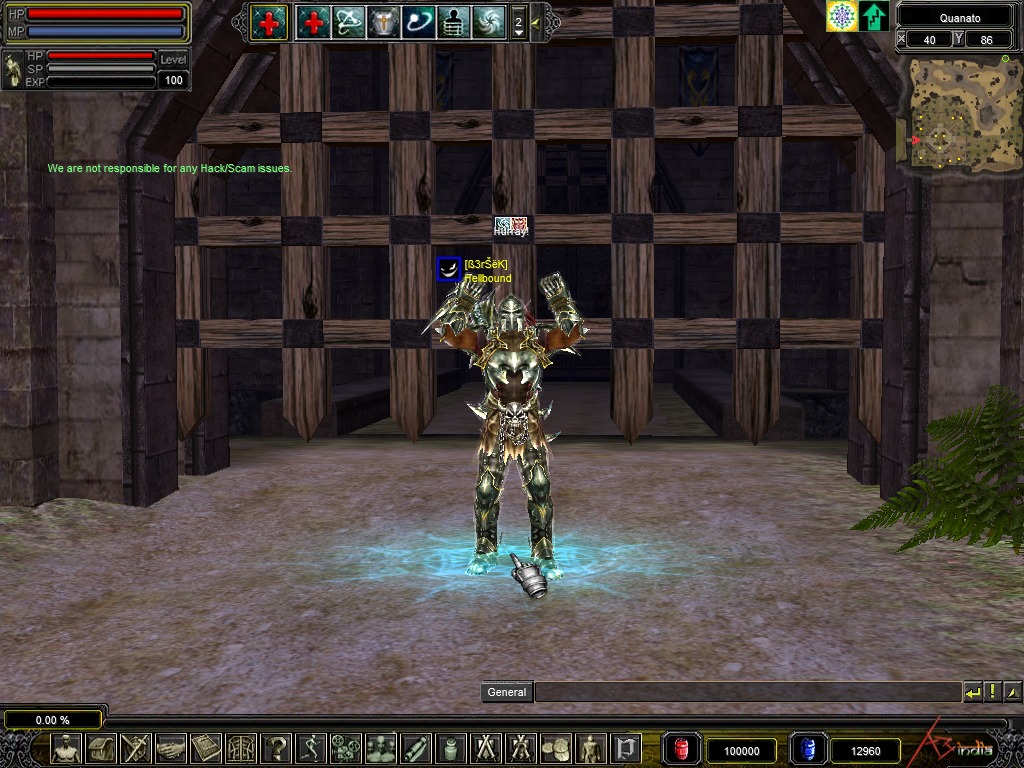Send chat with the enter arrow button
Image resolution: width=1024 pixels, height=768 pixels.
972,692
